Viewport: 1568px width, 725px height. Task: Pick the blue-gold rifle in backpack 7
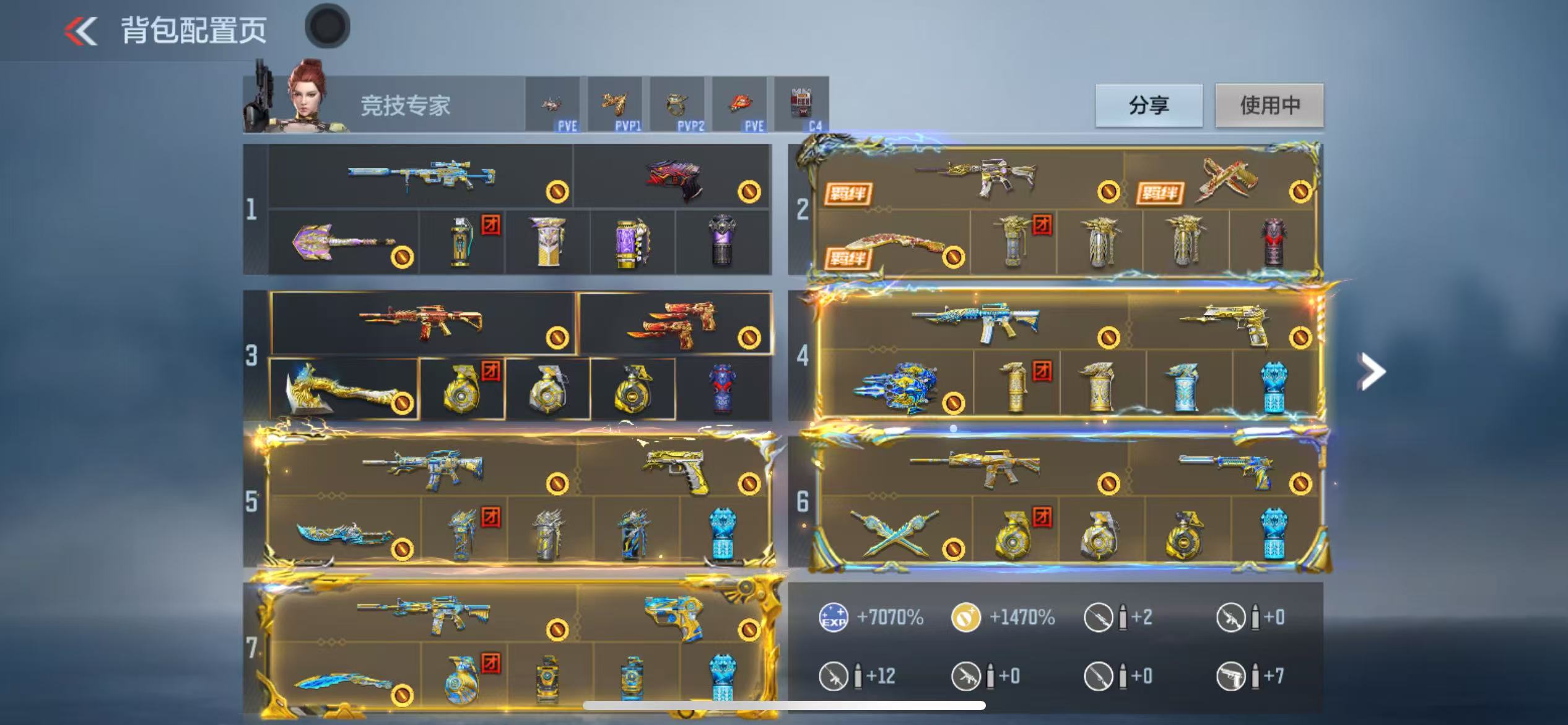(x=424, y=613)
